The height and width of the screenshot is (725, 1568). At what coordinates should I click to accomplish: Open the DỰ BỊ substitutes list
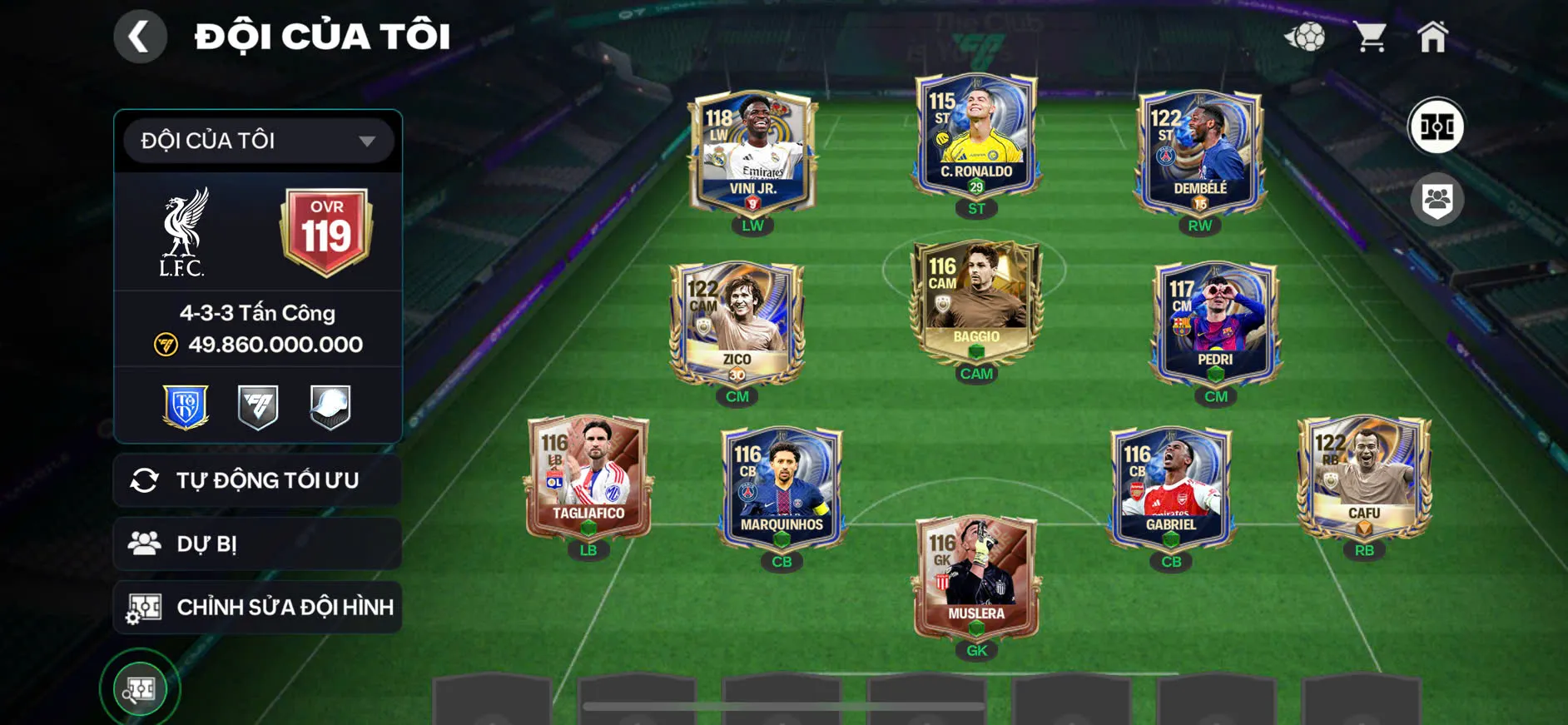coord(258,544)
